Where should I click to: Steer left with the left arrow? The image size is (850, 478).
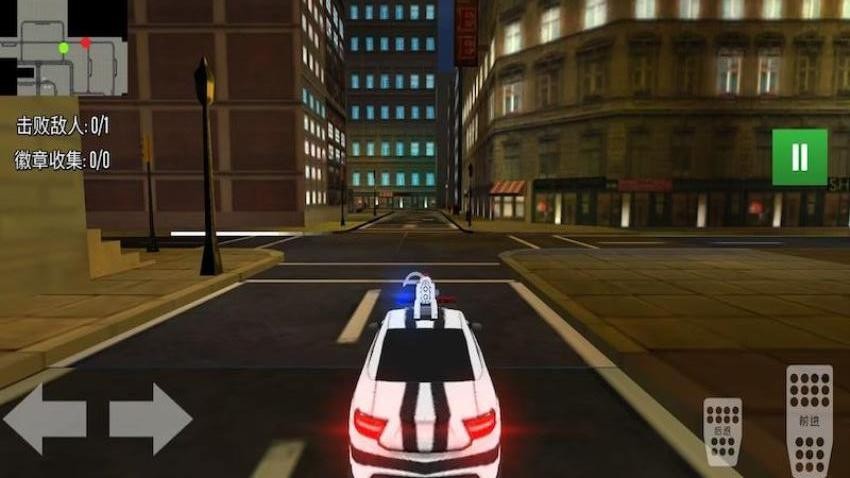pyautogui.click(x=45, y=419)
